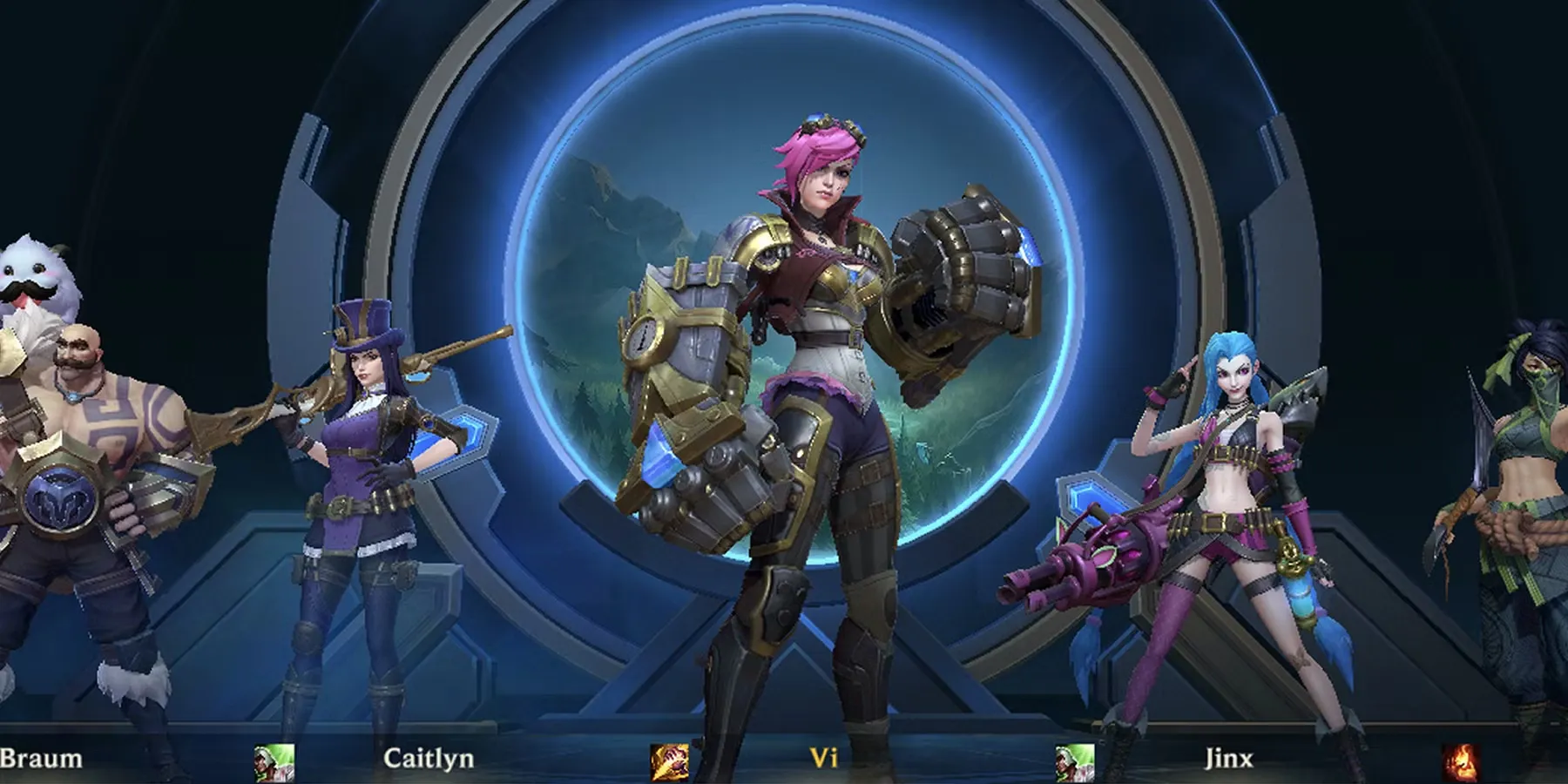This screenshot has height=784, width=1568.
Task: Choose the green spell icon between Vi and Jinx
Action: [x=1075, y=763]
